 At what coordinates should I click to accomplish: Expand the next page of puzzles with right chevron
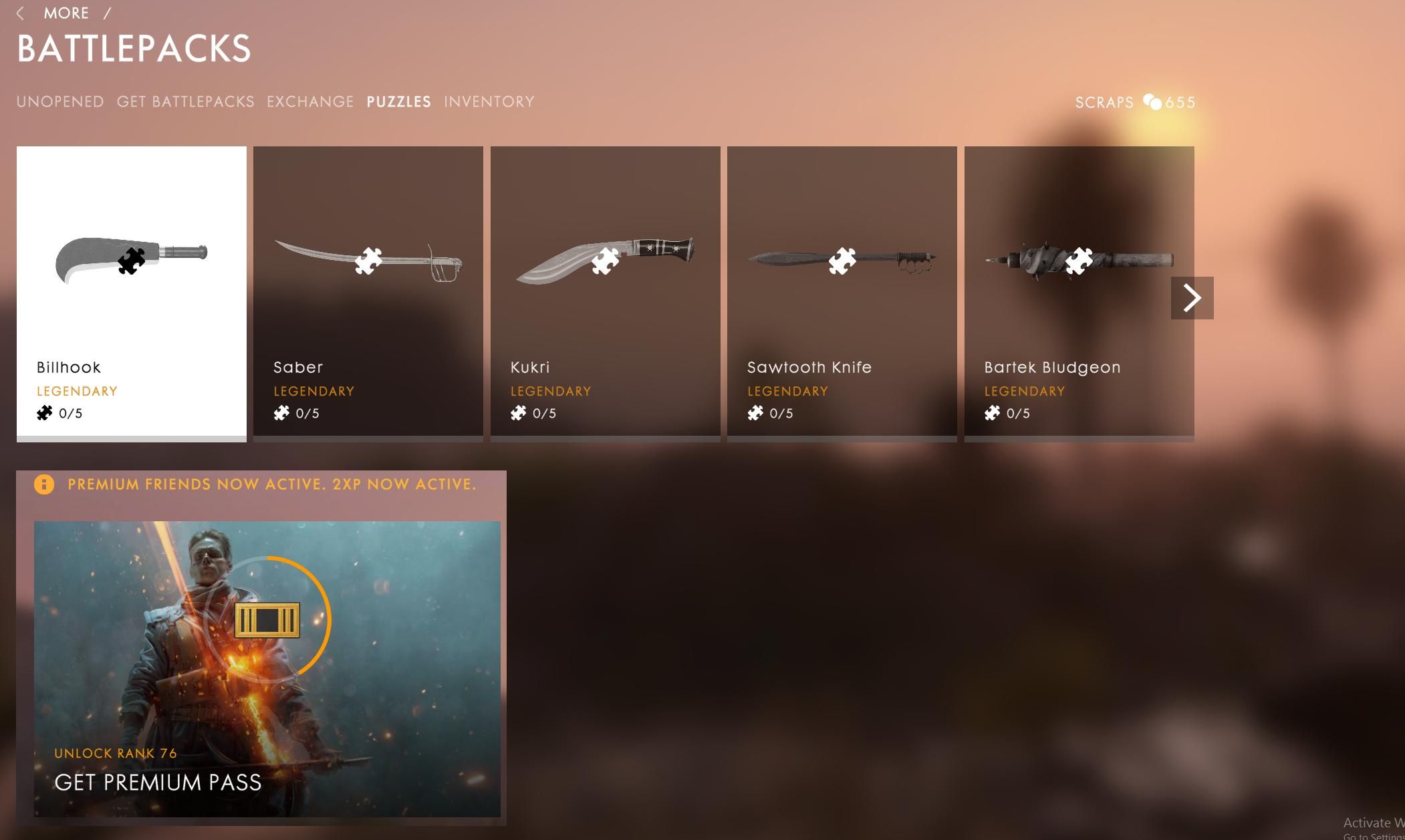1192,297
